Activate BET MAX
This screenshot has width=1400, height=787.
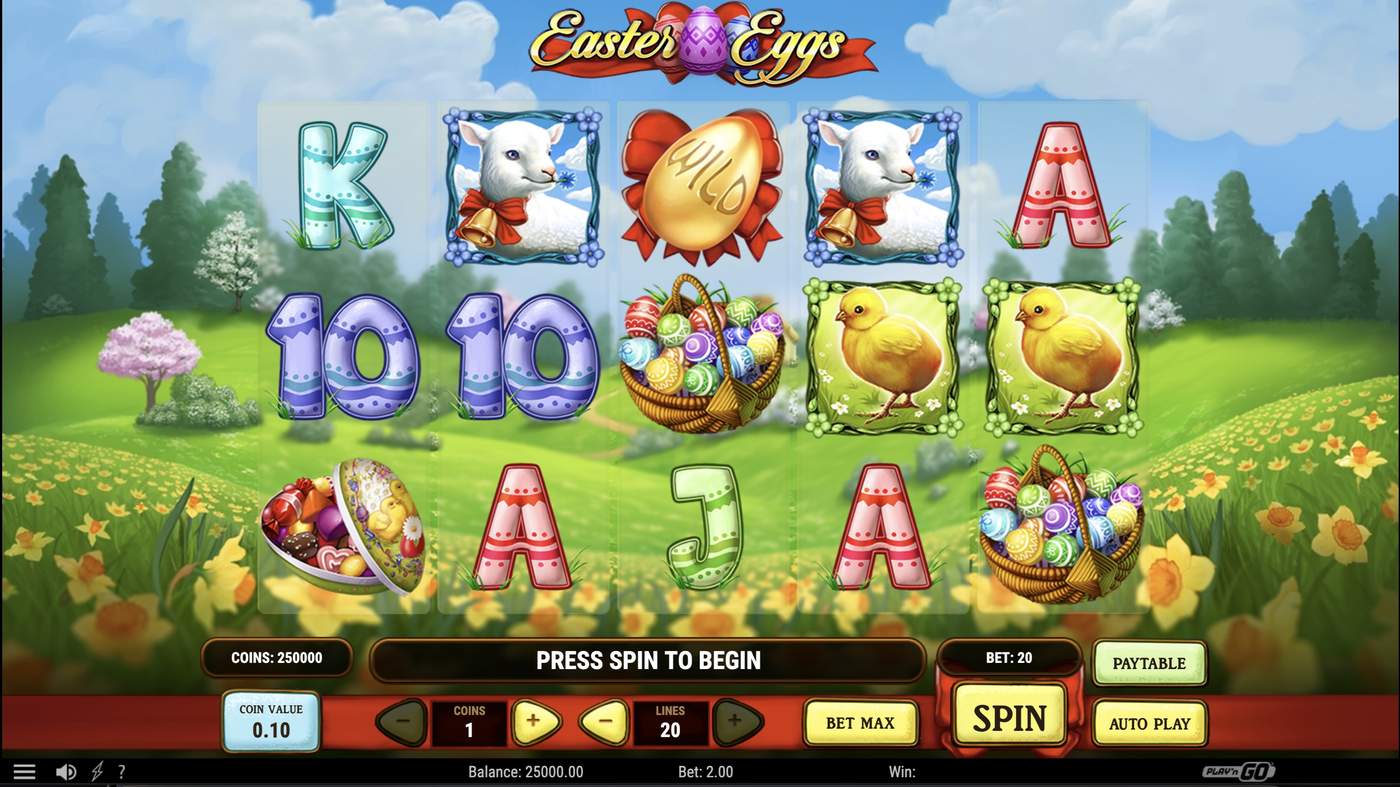click(861, 722)
